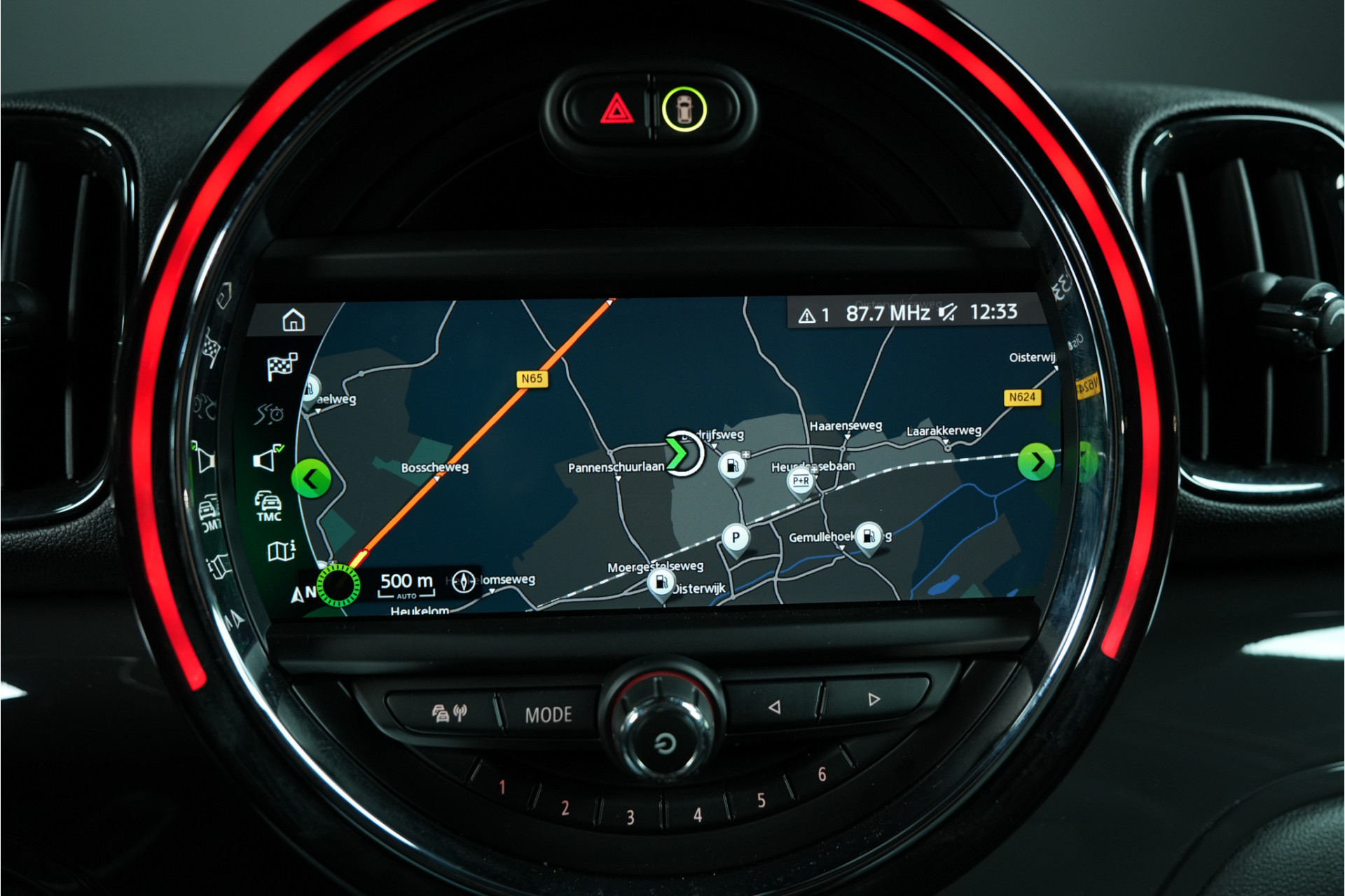Click the MODE button below the screen

(x=549, y=715)
